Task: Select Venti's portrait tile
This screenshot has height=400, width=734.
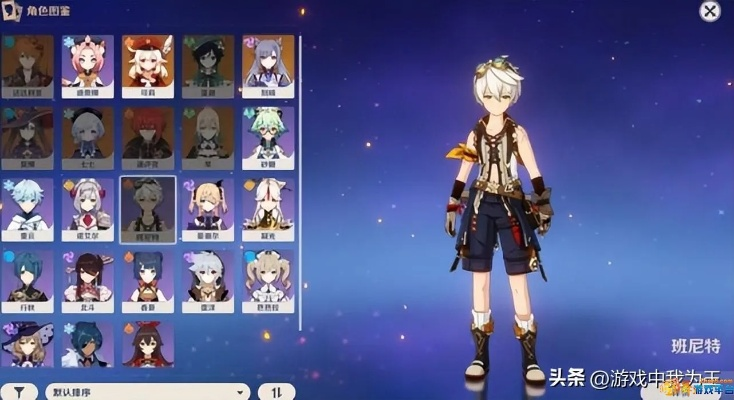Action: click(x=208, y=65)
